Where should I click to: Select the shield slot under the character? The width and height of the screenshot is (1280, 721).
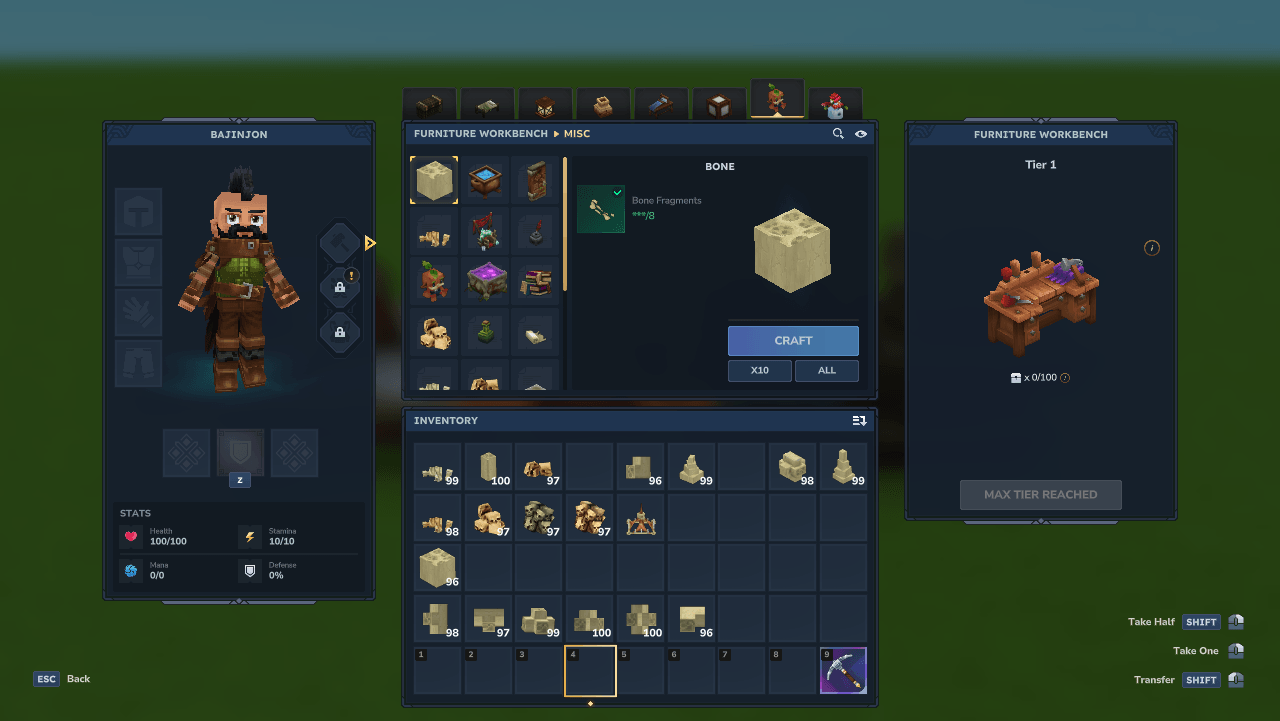[x=240, y=453]
